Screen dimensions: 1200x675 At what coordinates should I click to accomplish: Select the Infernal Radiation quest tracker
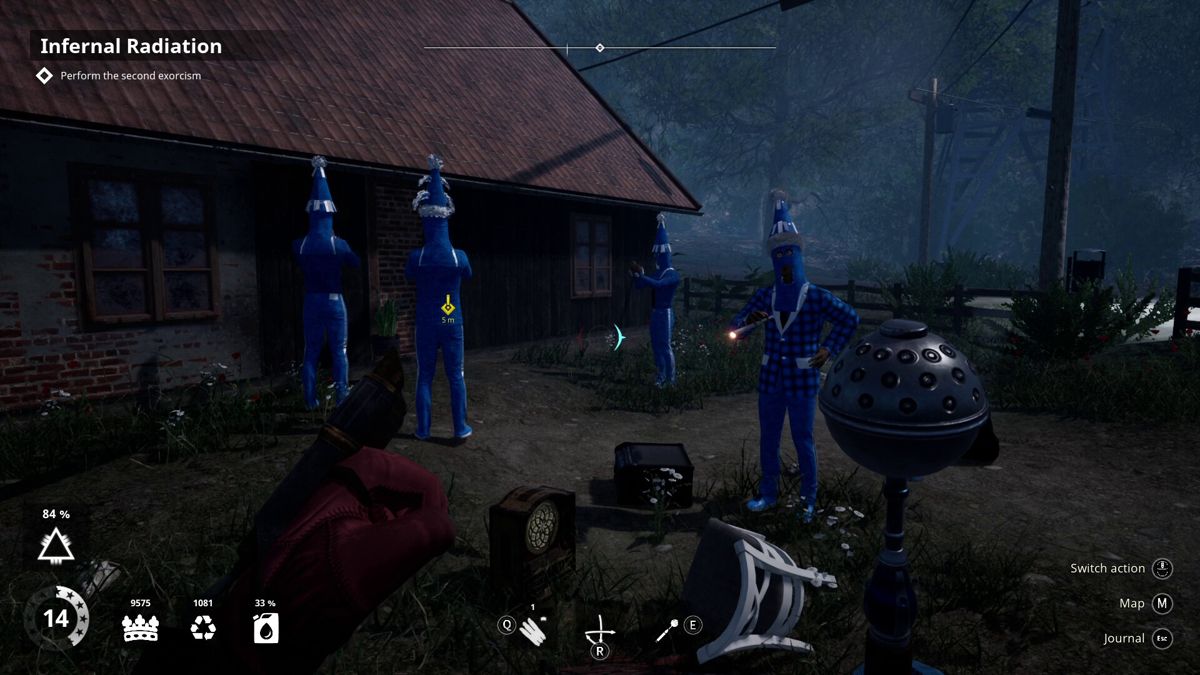131,46
